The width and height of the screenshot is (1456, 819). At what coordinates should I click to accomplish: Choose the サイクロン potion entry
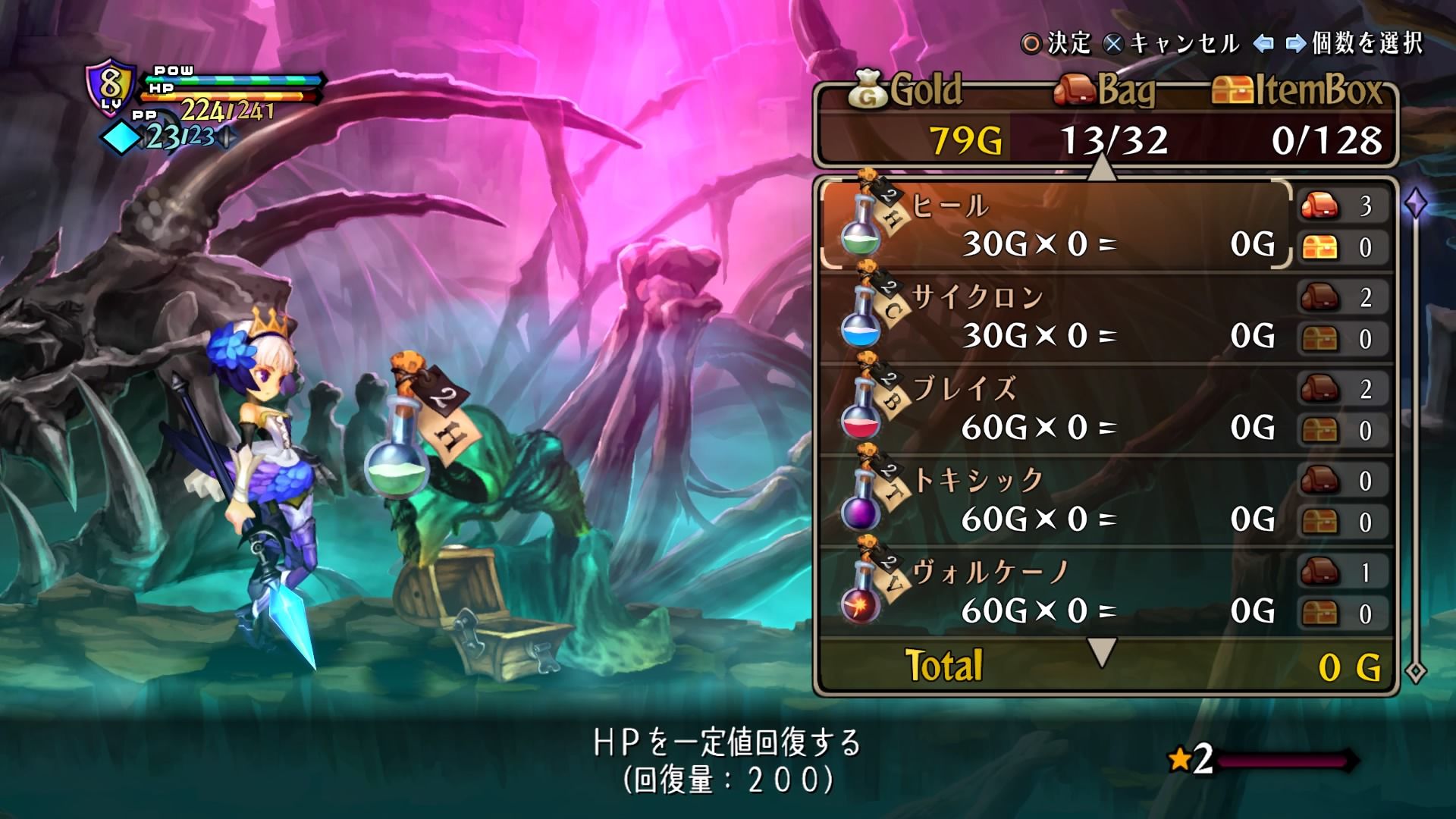1054,317
